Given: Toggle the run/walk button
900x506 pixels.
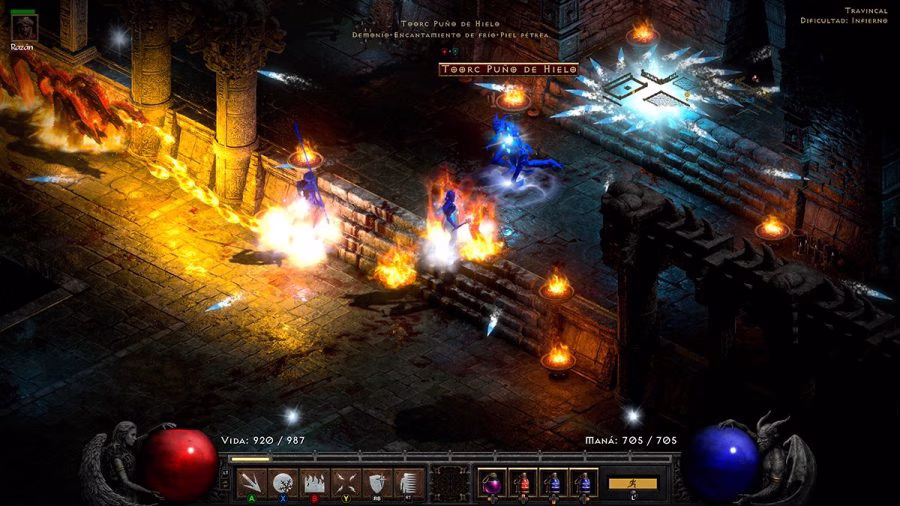Looking at the screenshot, I should pos(633,483).
